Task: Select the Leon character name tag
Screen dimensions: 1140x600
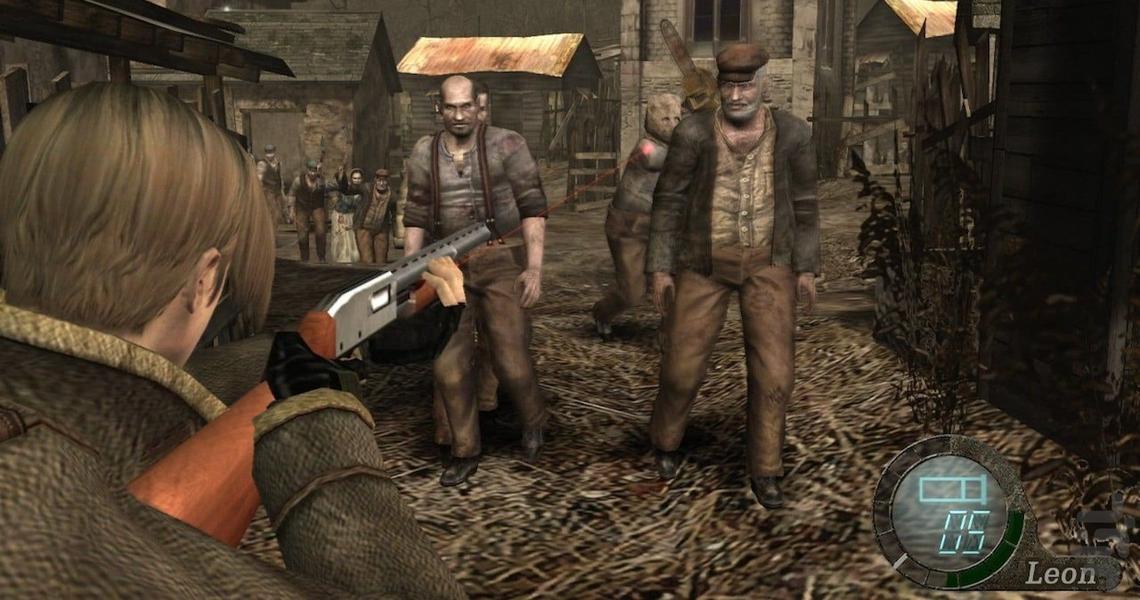Action: 1060,573
